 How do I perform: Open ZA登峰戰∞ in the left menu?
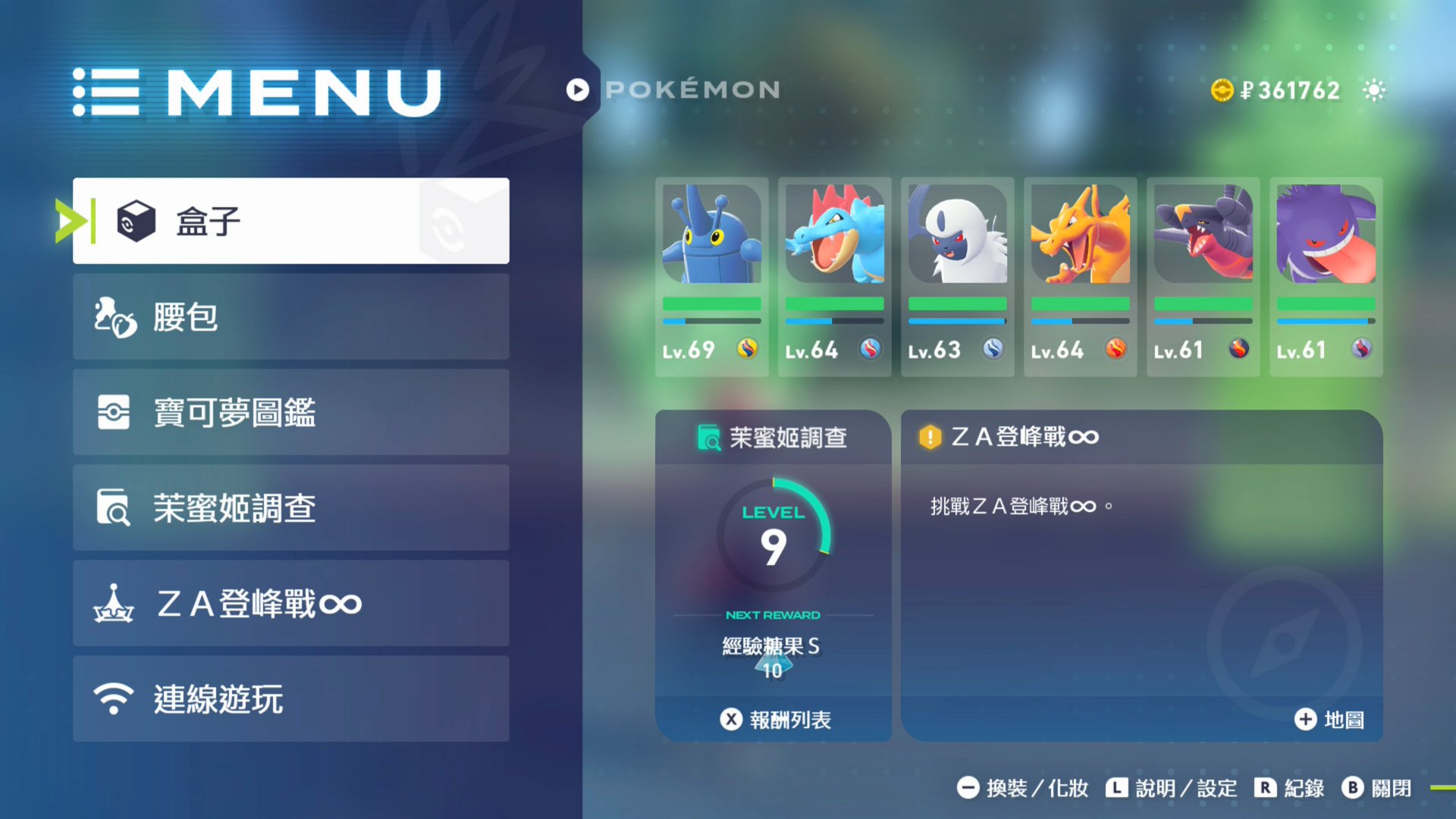[290, 603]
